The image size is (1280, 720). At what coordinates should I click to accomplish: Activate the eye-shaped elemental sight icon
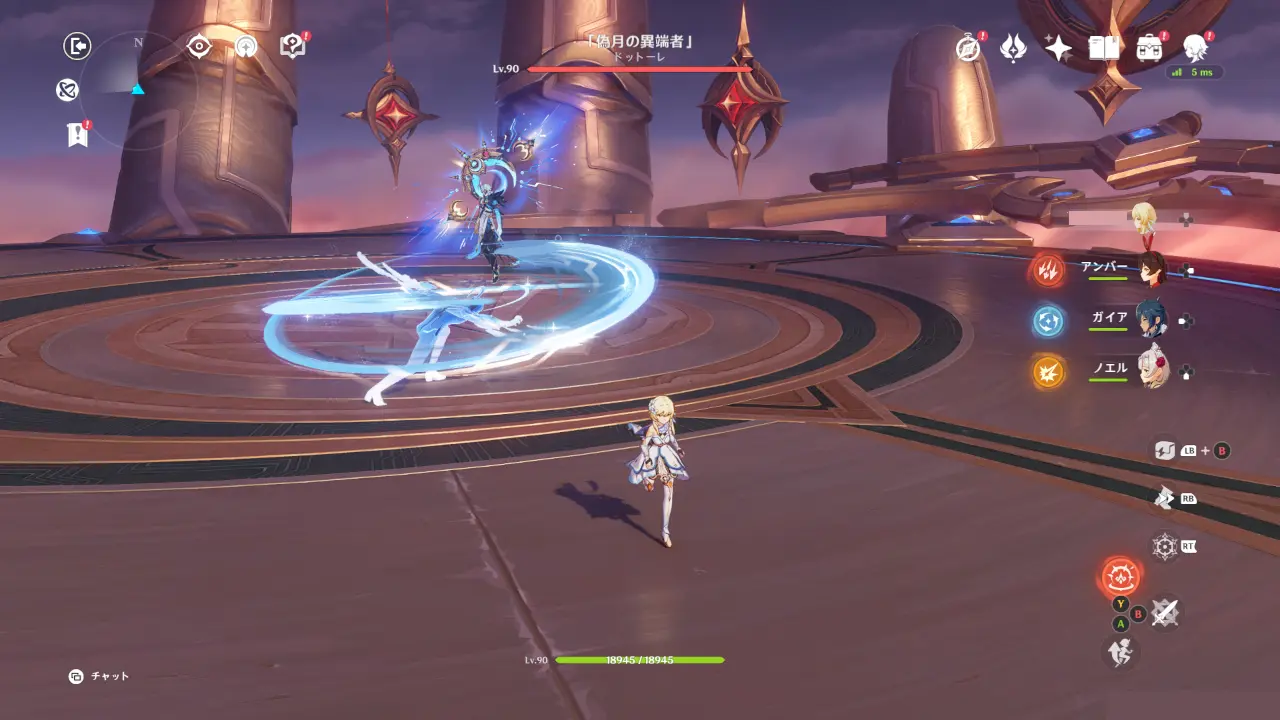199,46
